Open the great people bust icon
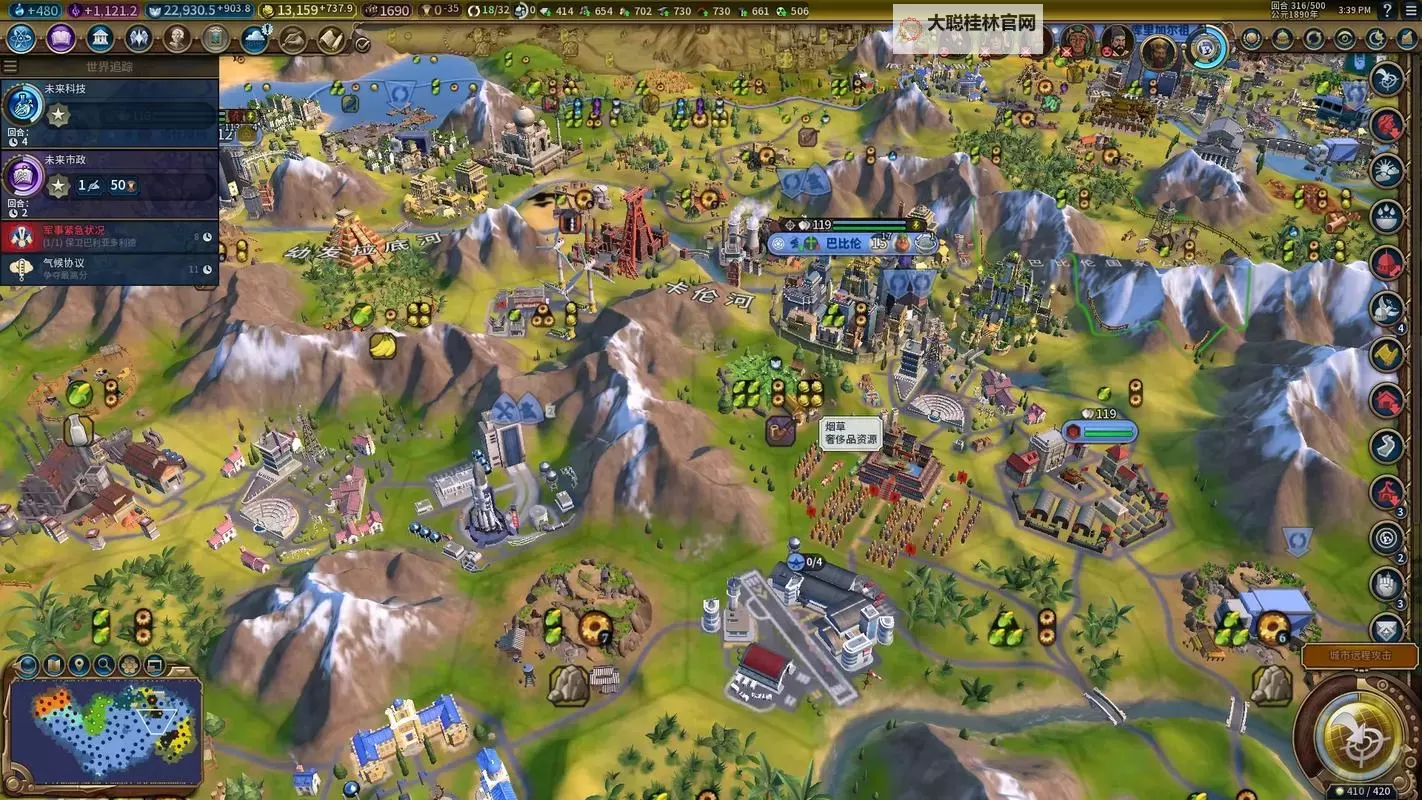The image size is (1422, 800). 177,39
